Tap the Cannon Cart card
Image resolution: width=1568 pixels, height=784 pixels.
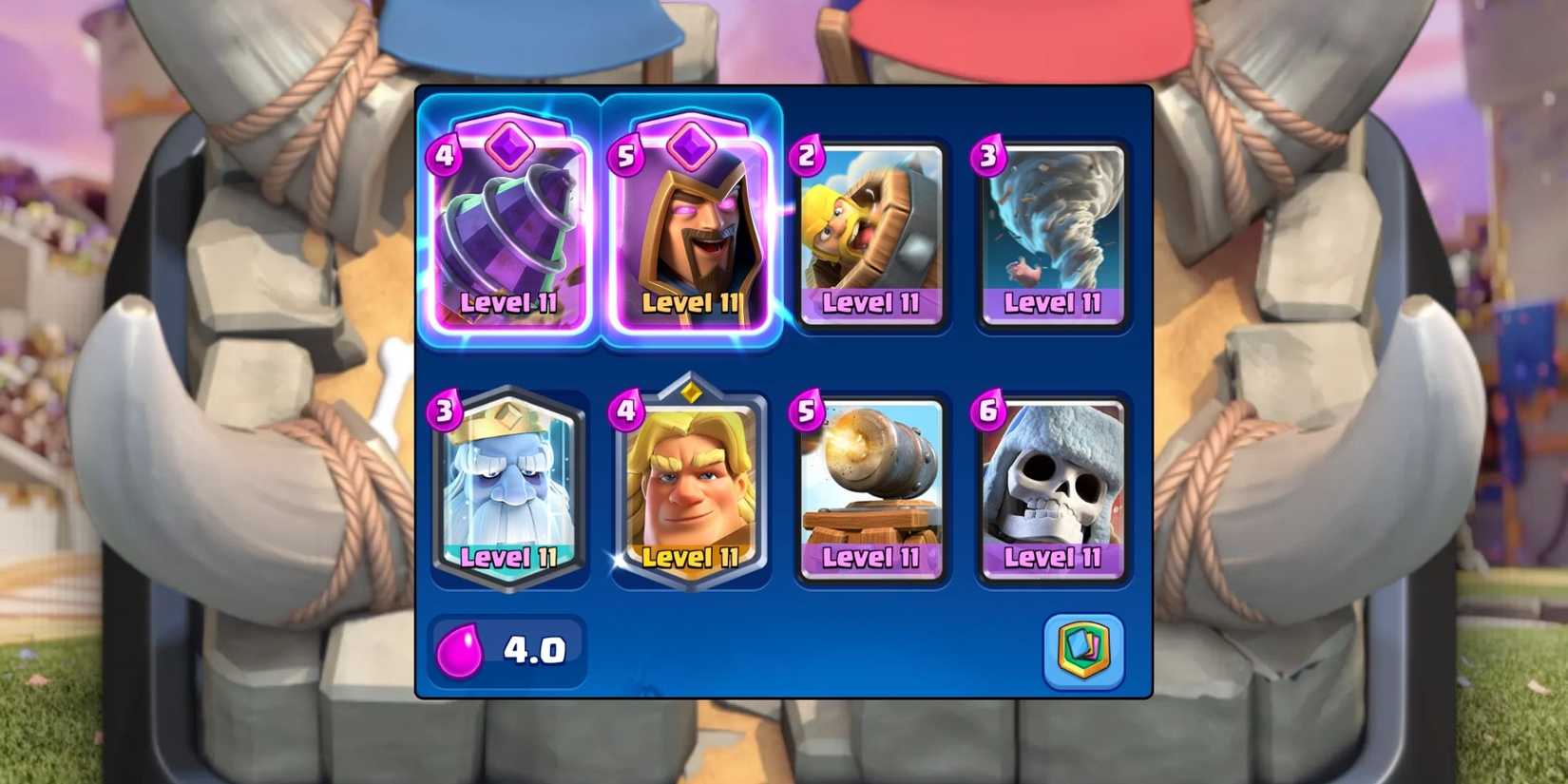[x=870, y=485]
